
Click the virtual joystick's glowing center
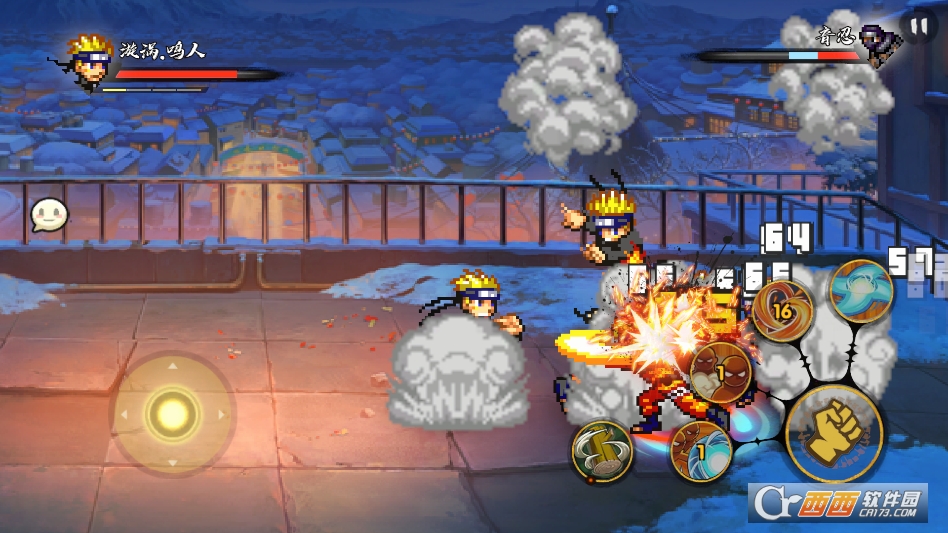[x=172, y=412]
